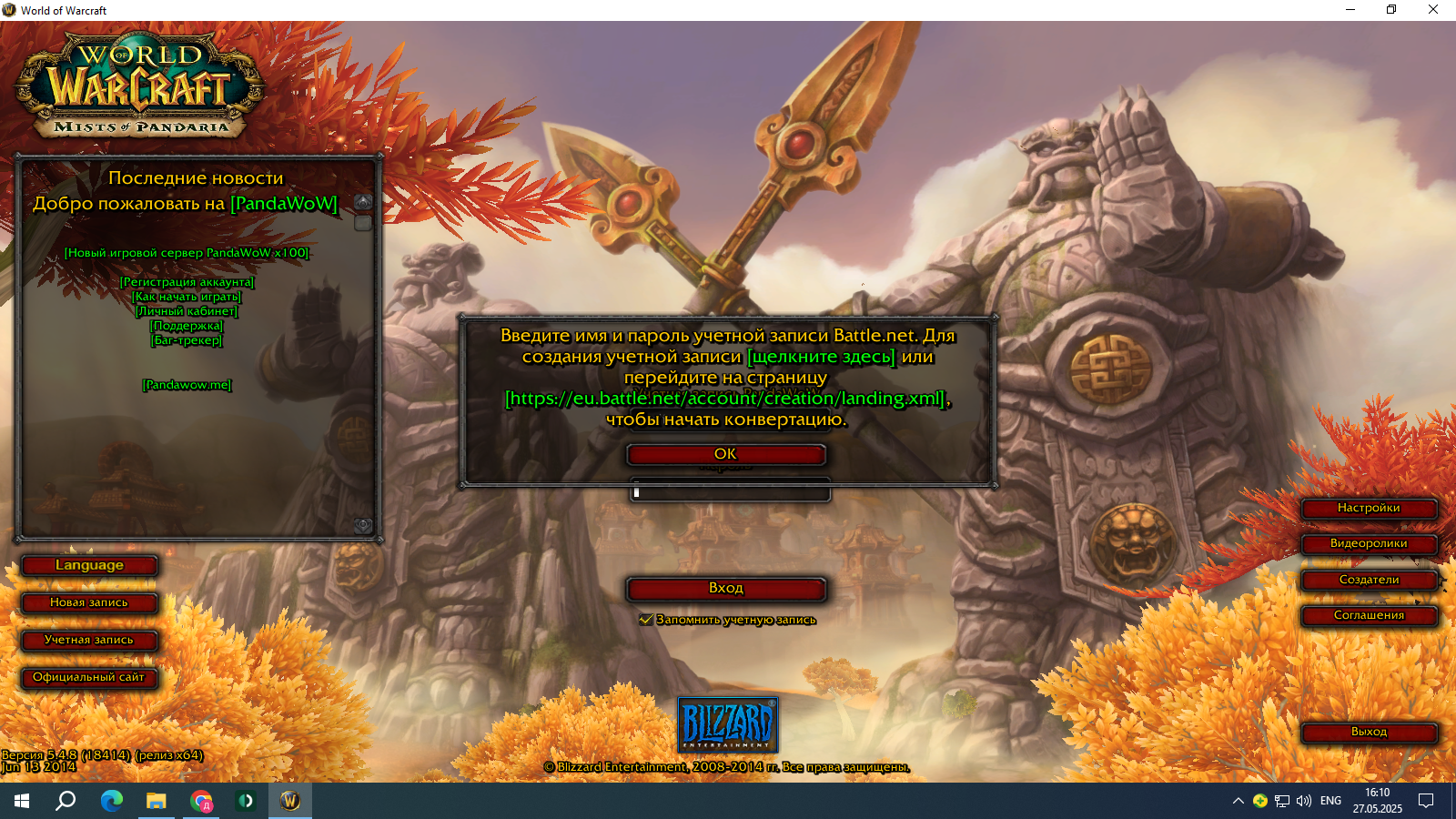
Task: Visit the Официальный сайт button
Action: pyautogui.click(x=89, y=677)
